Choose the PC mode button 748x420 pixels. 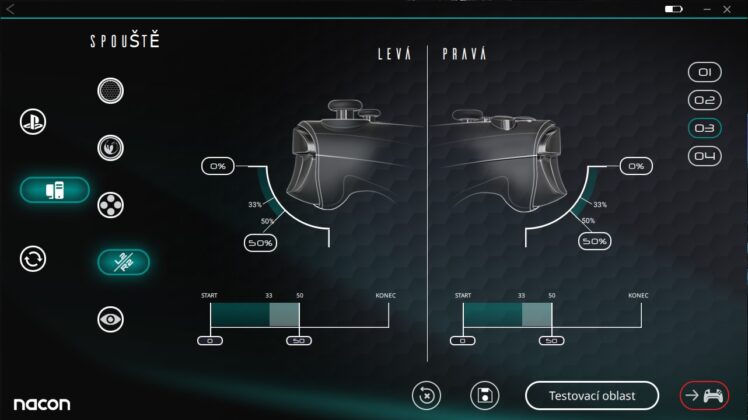tap(54, 189)
